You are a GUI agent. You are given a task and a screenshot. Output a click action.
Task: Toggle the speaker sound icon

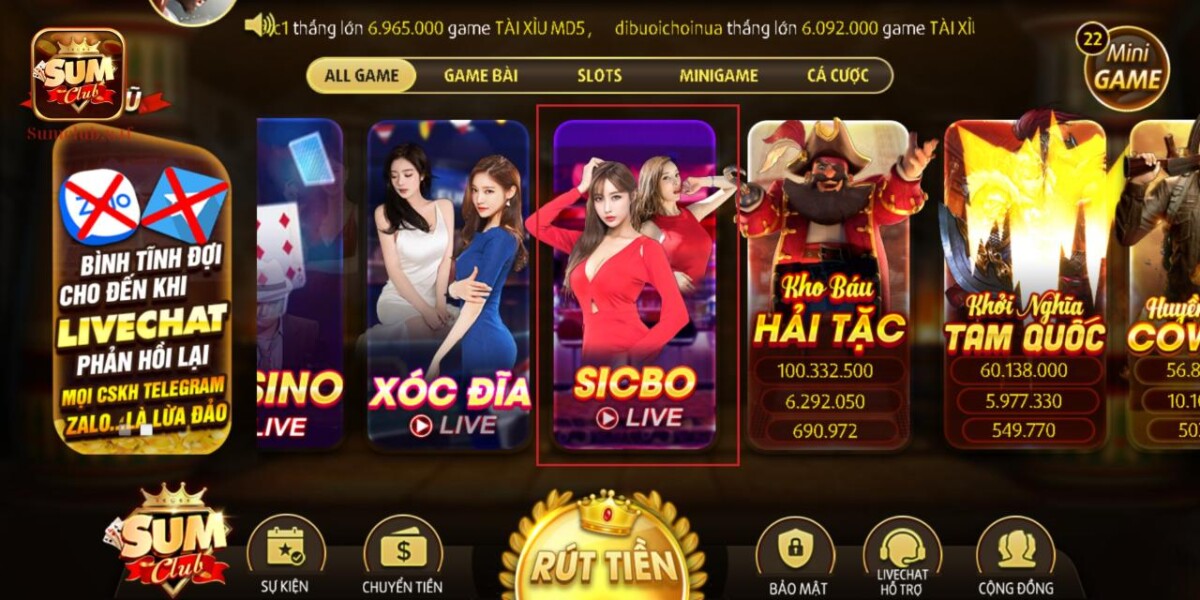point(259,25)
